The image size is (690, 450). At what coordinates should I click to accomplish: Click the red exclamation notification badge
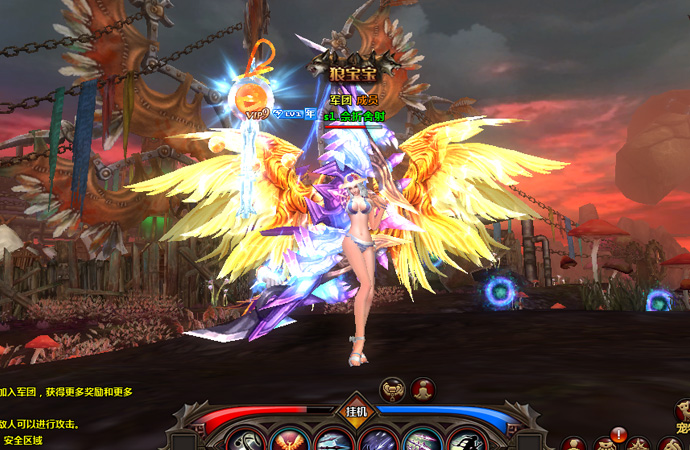click(x=618, y=434)
